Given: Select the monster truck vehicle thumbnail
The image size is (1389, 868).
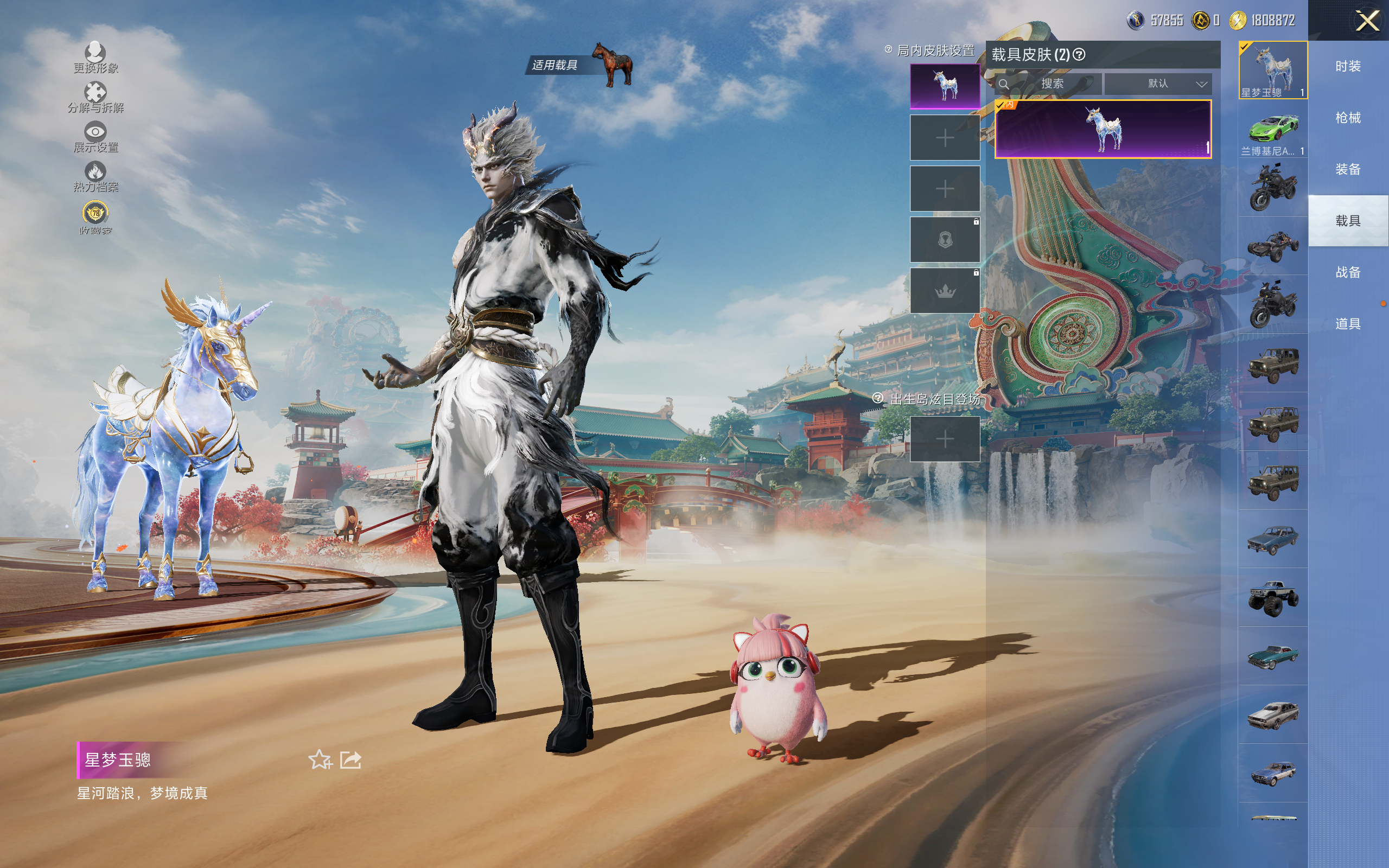Looking at the screenshot, I should tap(1272, 598).
